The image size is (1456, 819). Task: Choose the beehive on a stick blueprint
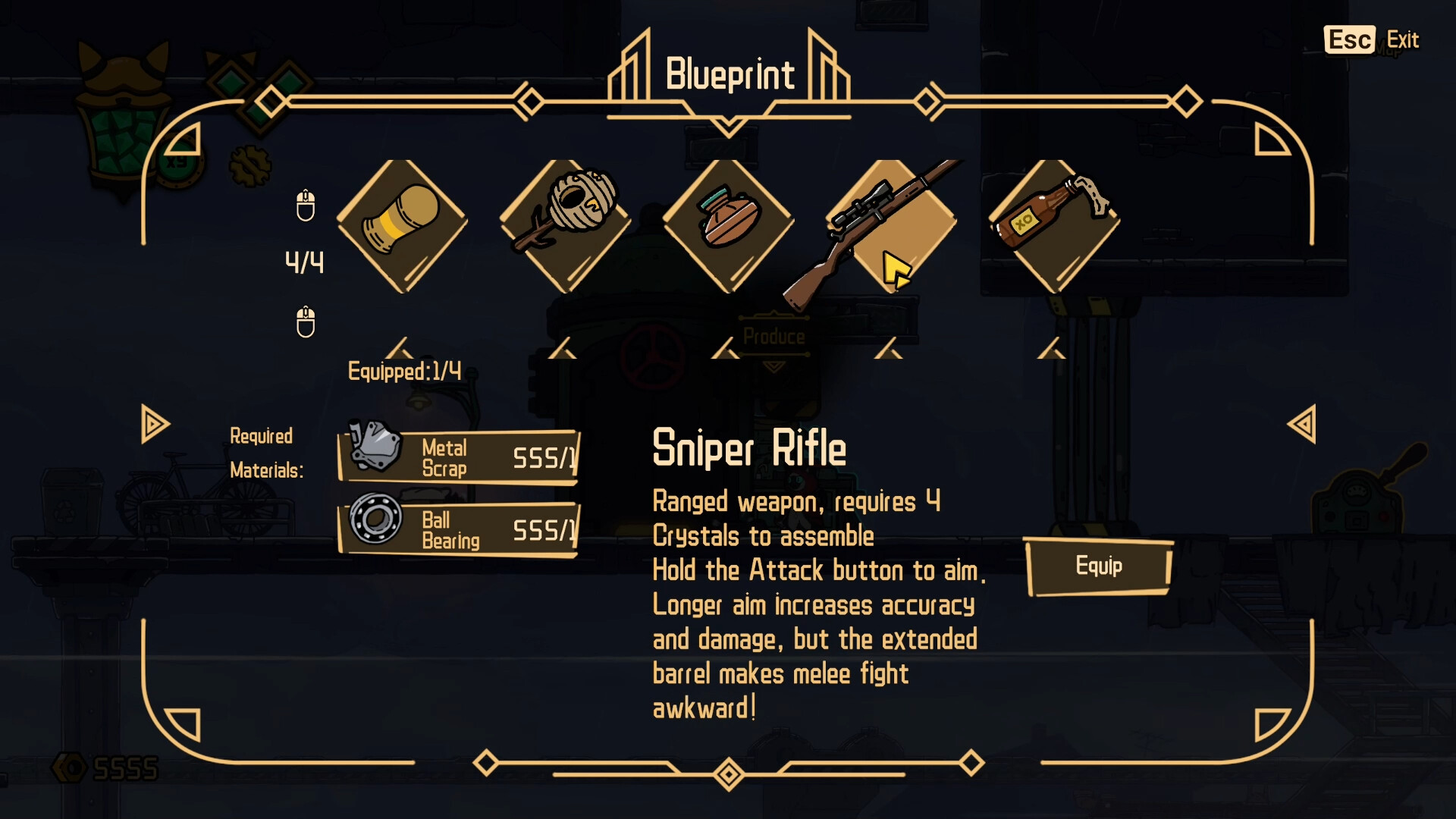[565, 225]
